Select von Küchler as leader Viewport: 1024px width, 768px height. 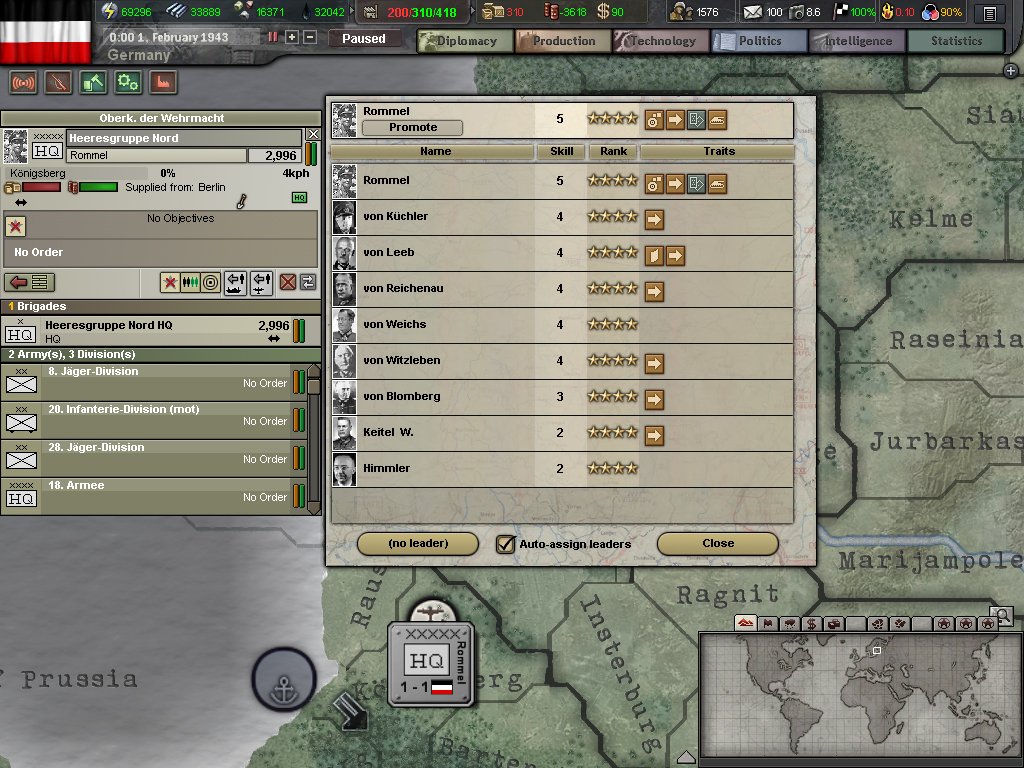click(x=395, y=217)
